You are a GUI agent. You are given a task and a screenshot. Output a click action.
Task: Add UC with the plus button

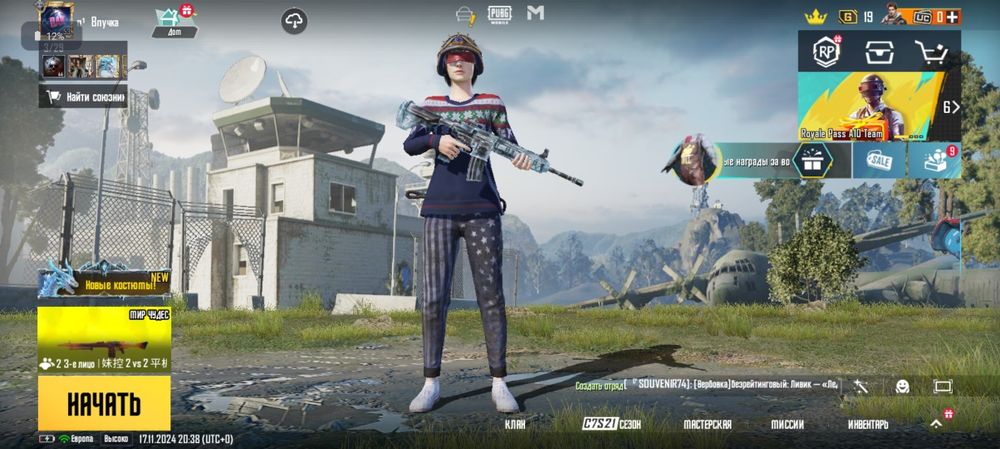954,16
